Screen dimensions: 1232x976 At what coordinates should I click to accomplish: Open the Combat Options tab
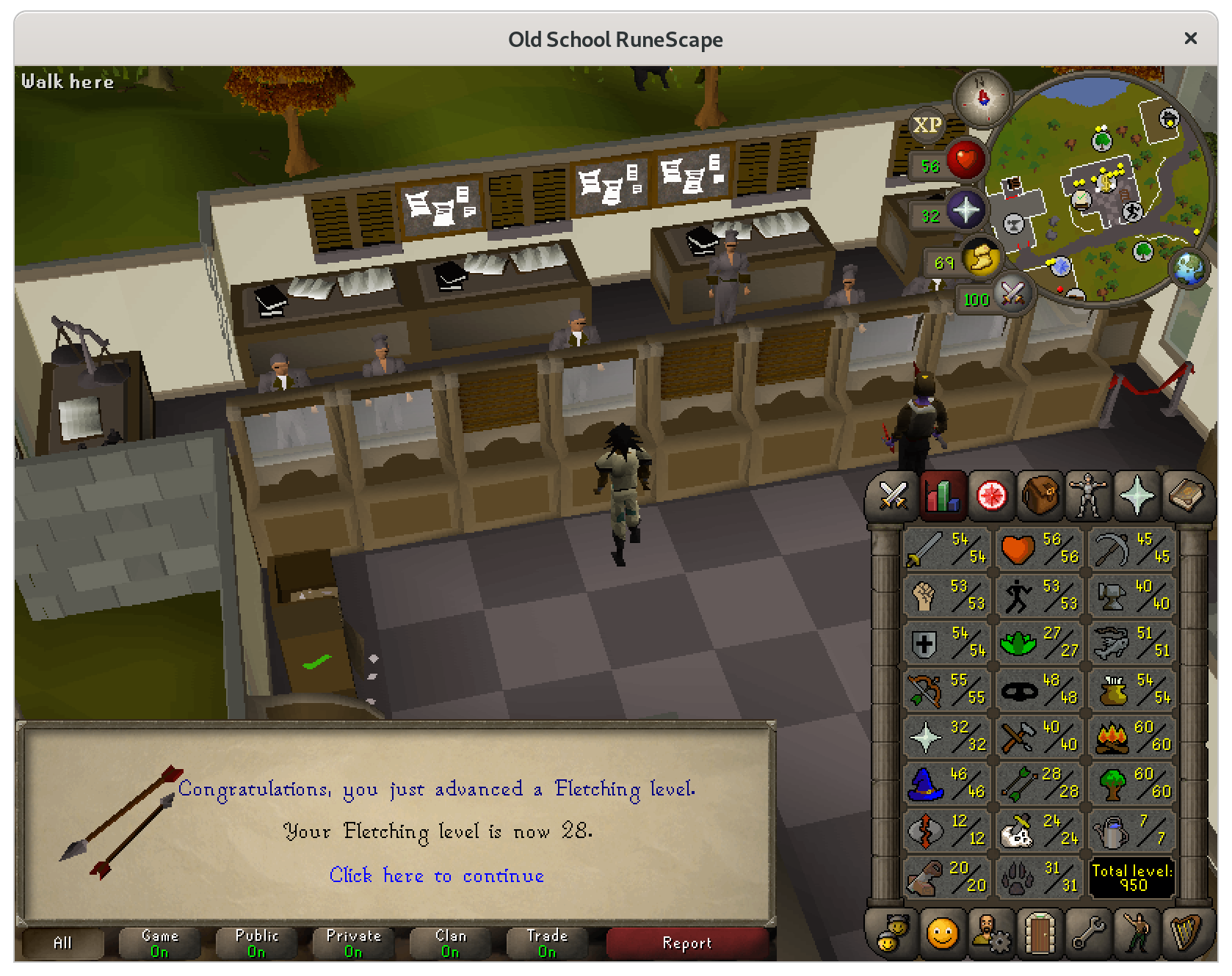pos(894,496)
